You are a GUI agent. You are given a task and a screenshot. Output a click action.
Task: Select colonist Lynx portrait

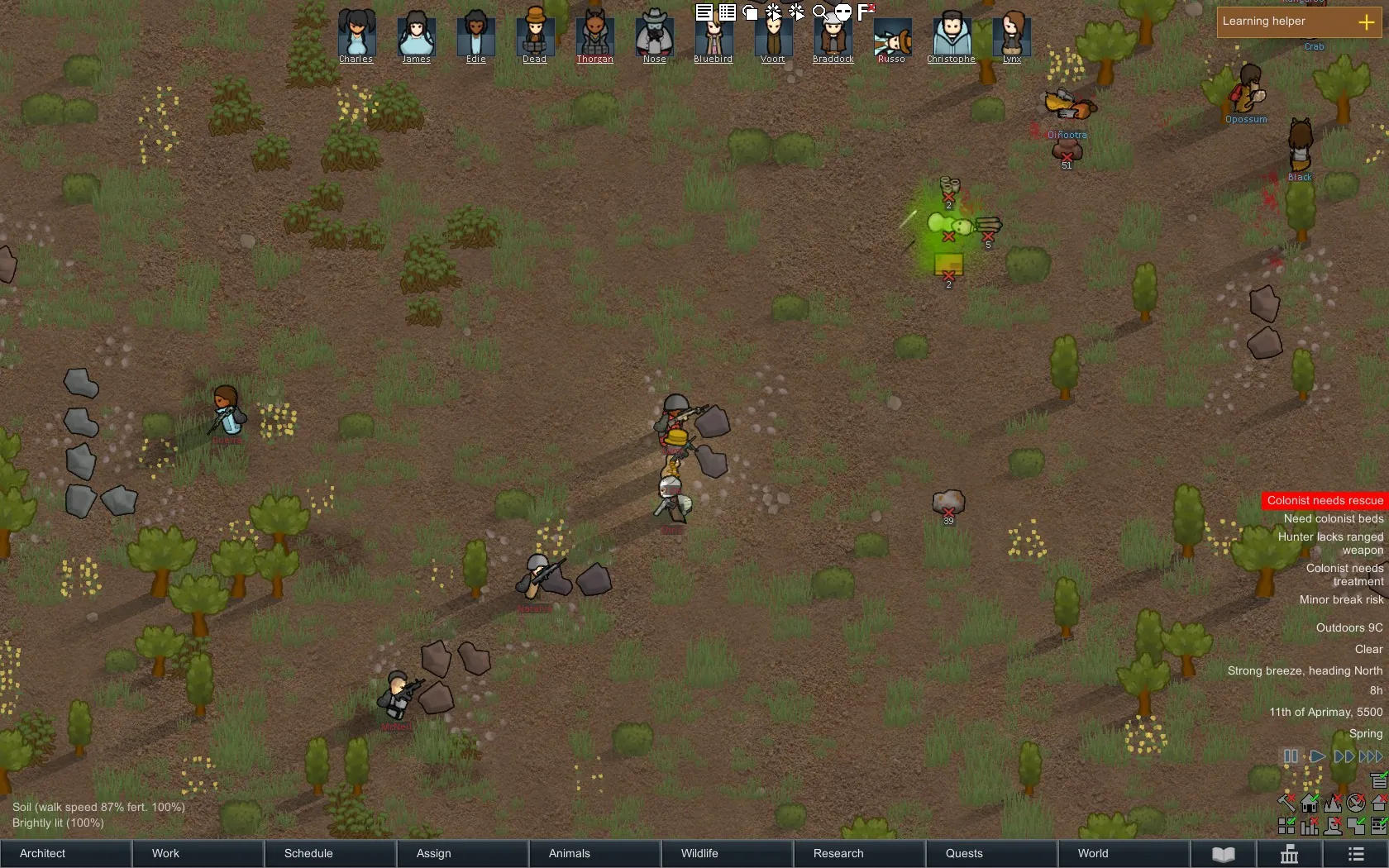[1012, 35]
